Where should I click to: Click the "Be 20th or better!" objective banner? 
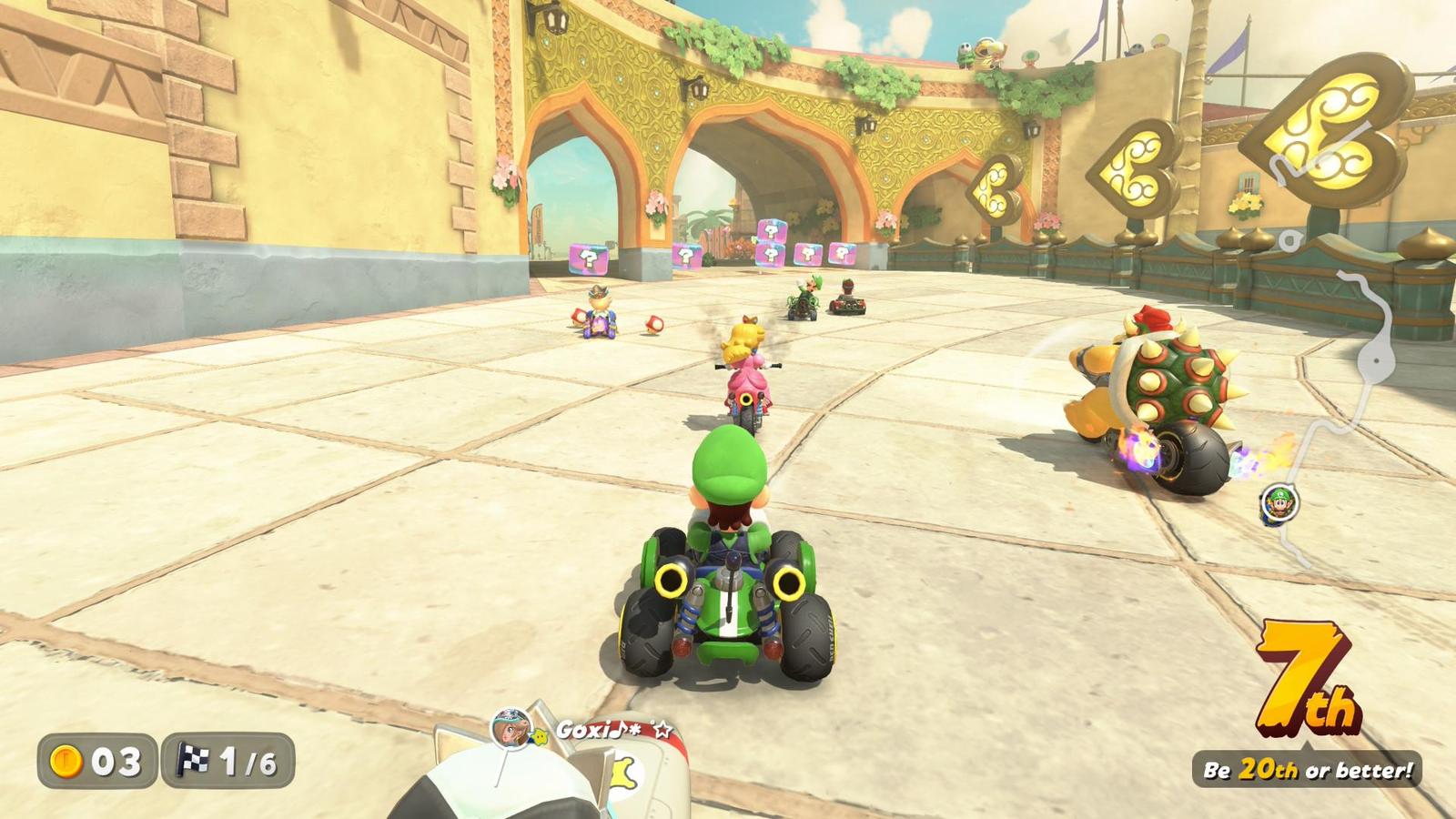click(x=1307, y=770)
